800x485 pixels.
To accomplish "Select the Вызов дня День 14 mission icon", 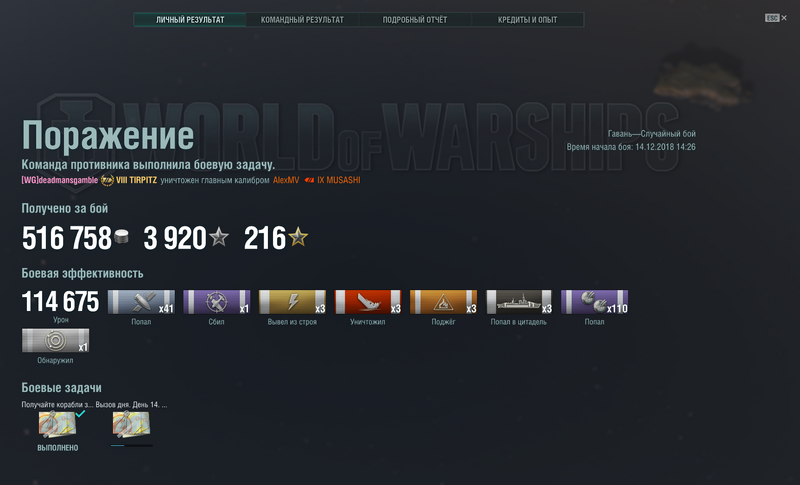I will 131,424.
